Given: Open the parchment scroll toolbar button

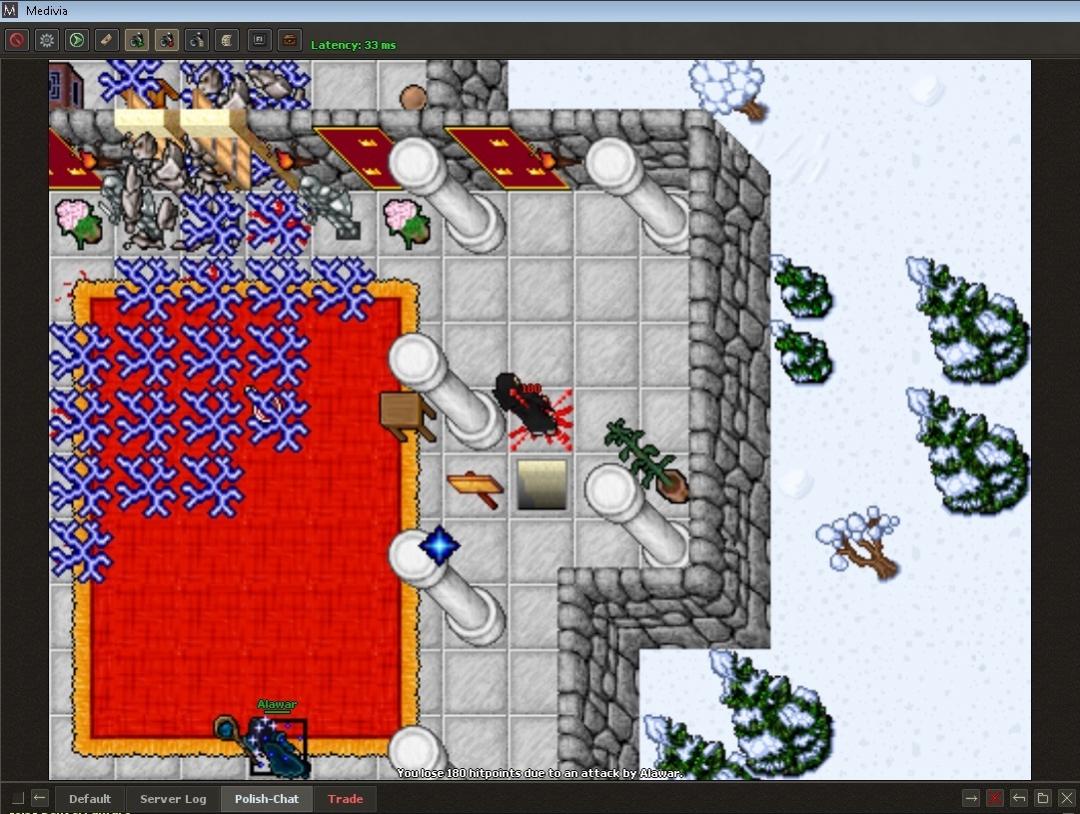Looking at the screenshot, I should (227, 40).
